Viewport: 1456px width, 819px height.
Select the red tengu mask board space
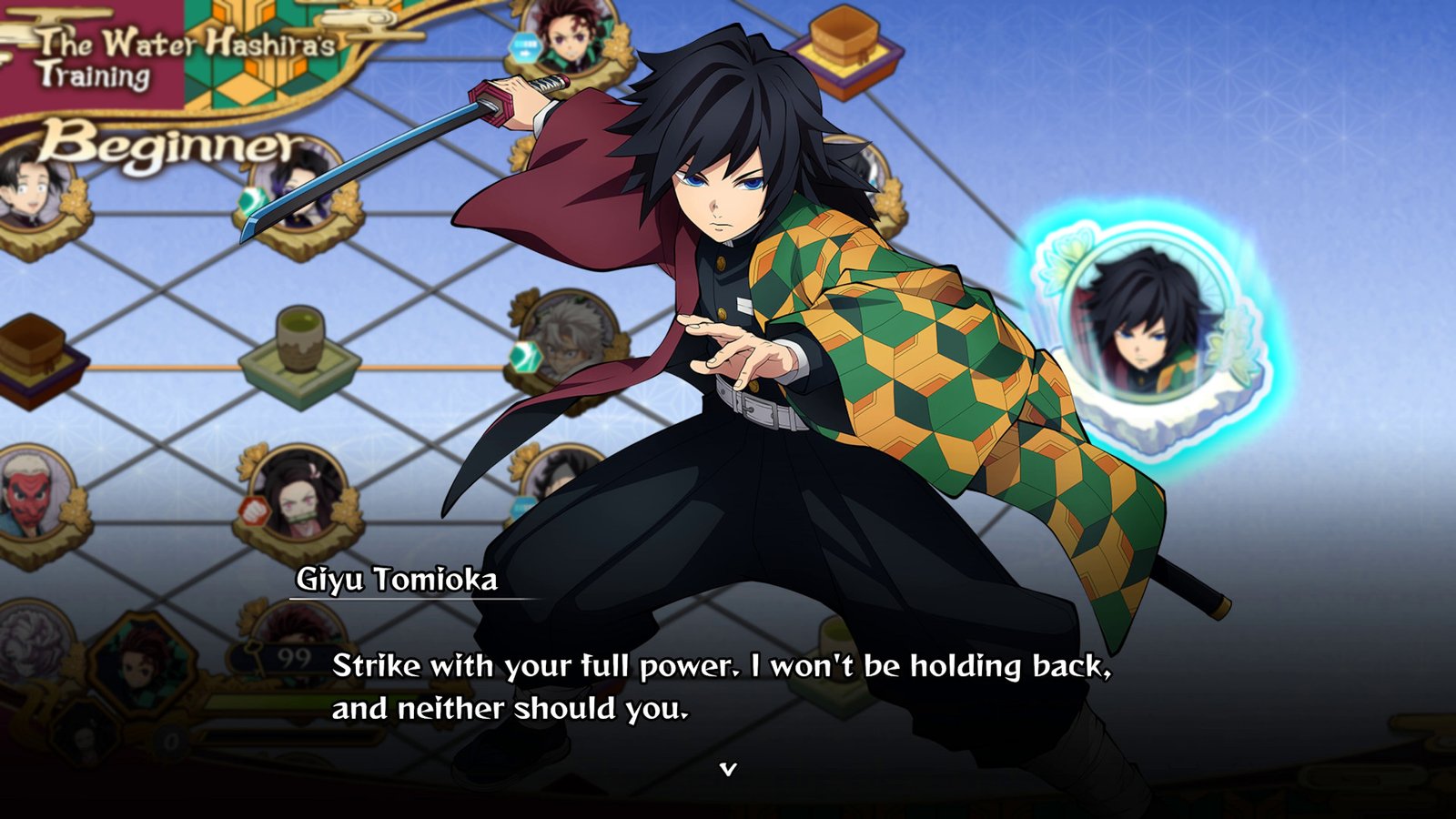click(34, 497)
